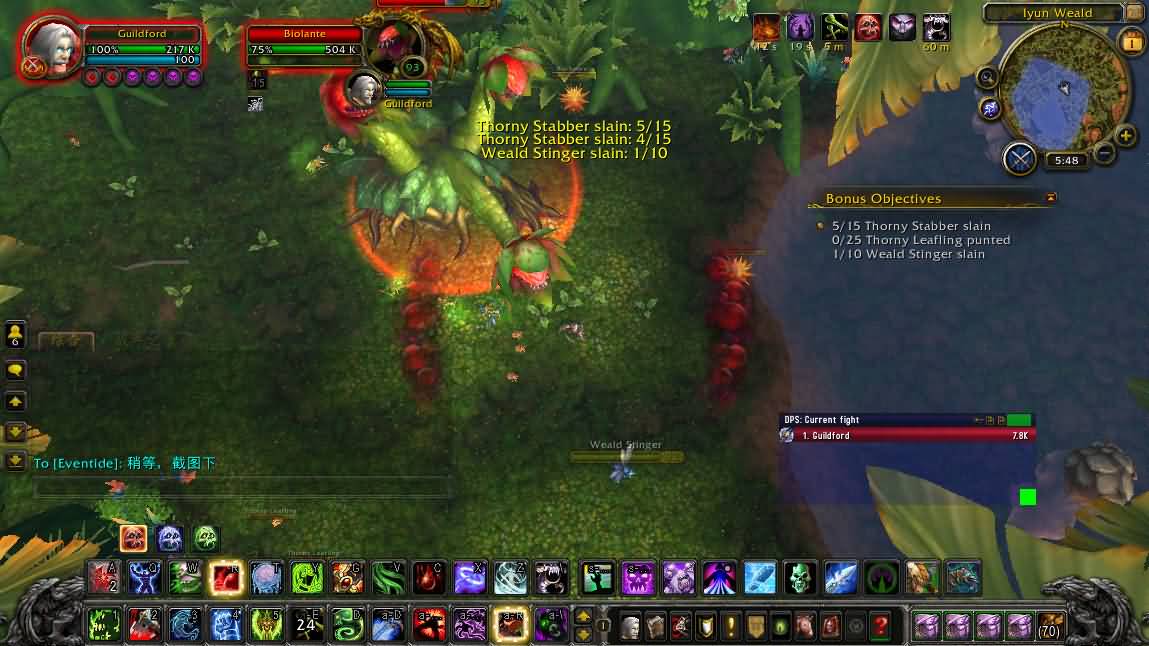This screenshot has height=646, width=1149.
Task: Collapse the Bonus Objectives tracker header
Action: pyautogui.click(x=1050, y=199)
